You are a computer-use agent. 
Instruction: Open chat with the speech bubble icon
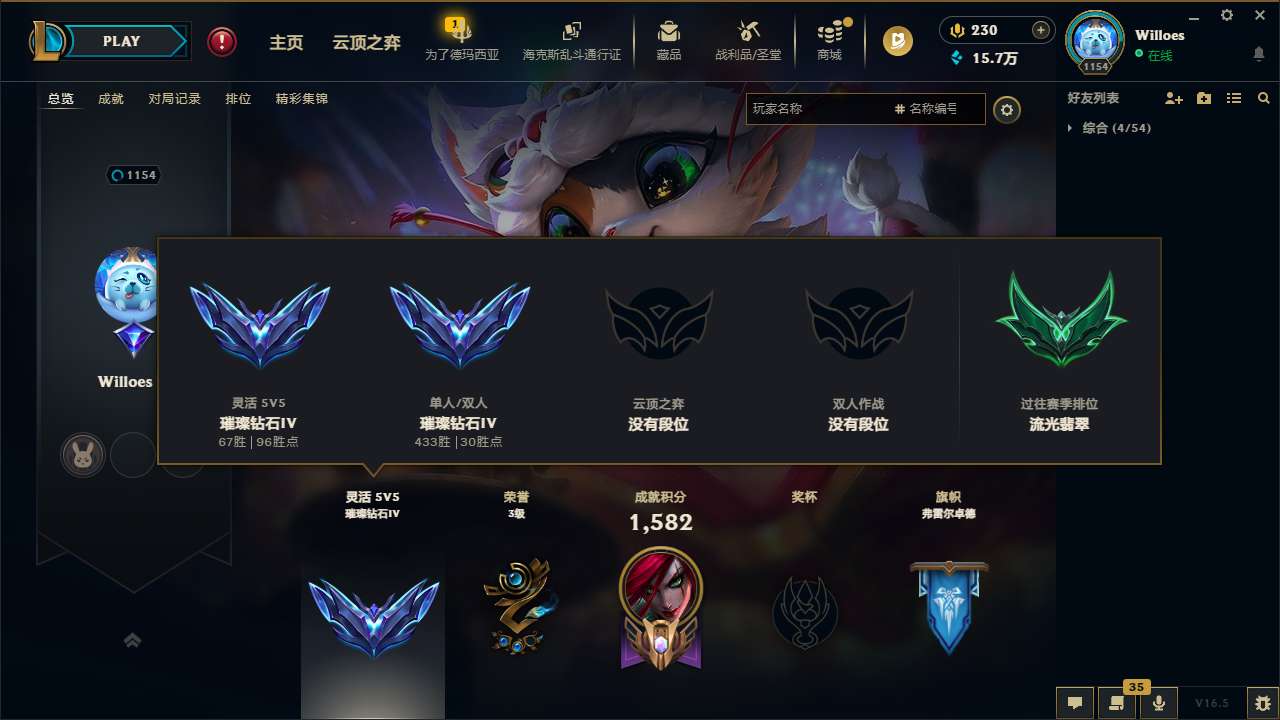point(1075,701)
